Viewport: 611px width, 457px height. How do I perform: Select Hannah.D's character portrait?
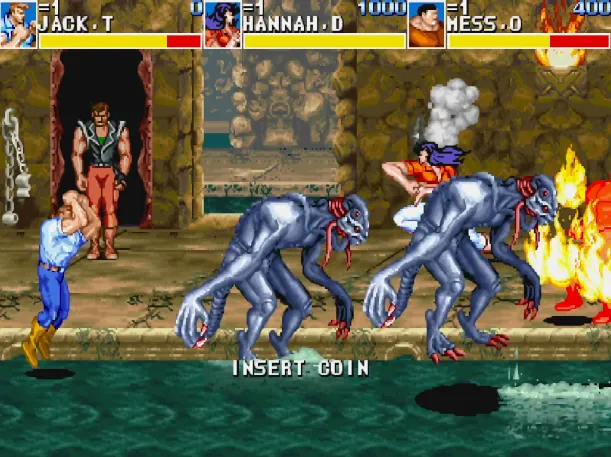click(x=222, y=24)
